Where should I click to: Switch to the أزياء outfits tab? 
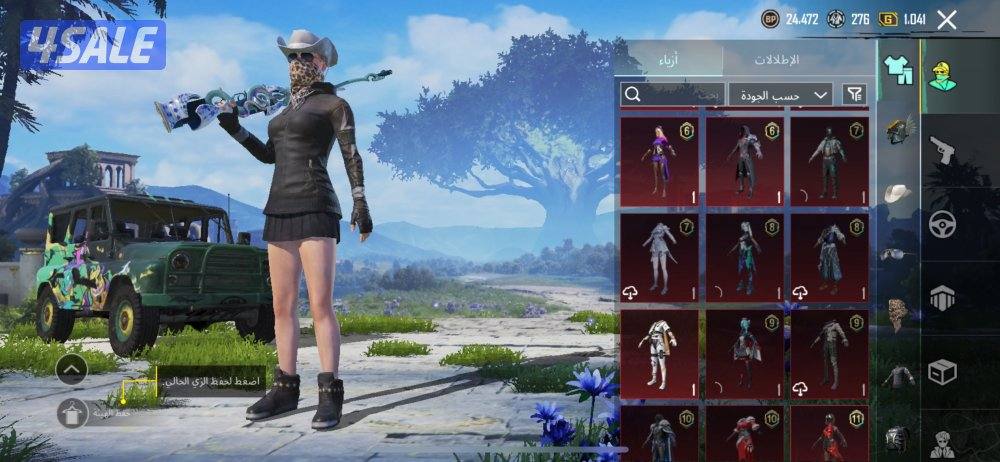tap(667, 59)
